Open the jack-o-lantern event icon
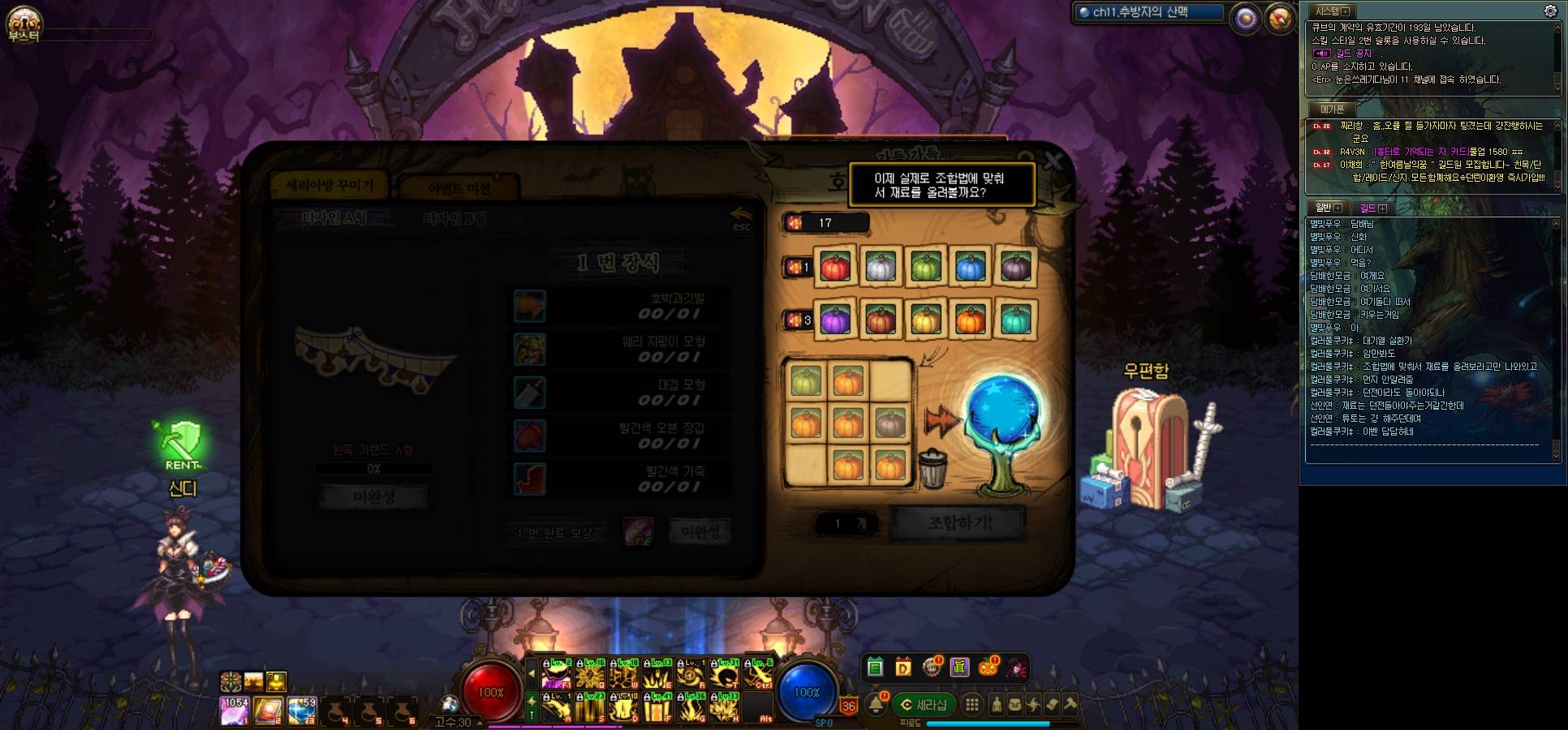 tap(988, 668)
